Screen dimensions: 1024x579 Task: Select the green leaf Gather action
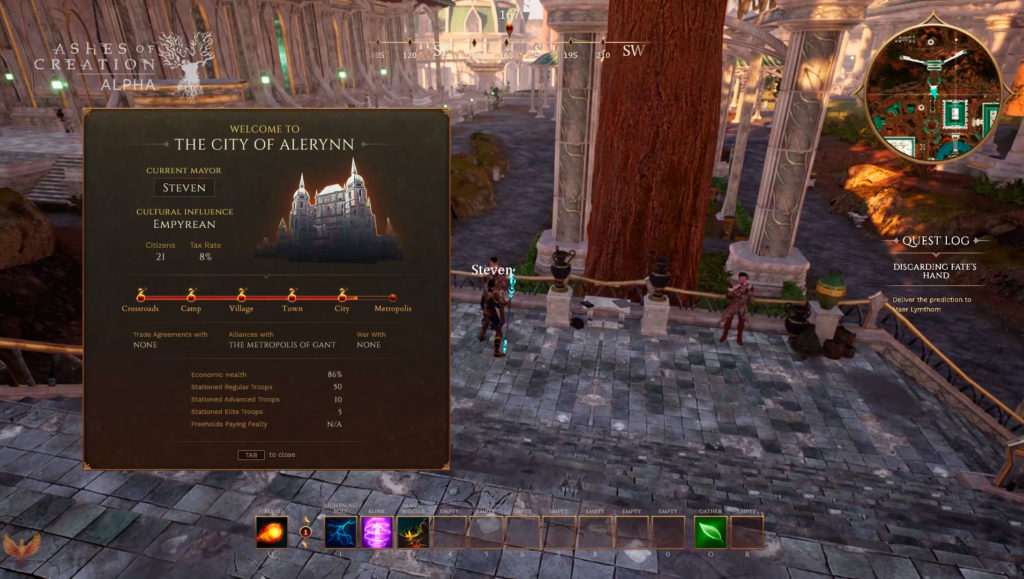710,532
